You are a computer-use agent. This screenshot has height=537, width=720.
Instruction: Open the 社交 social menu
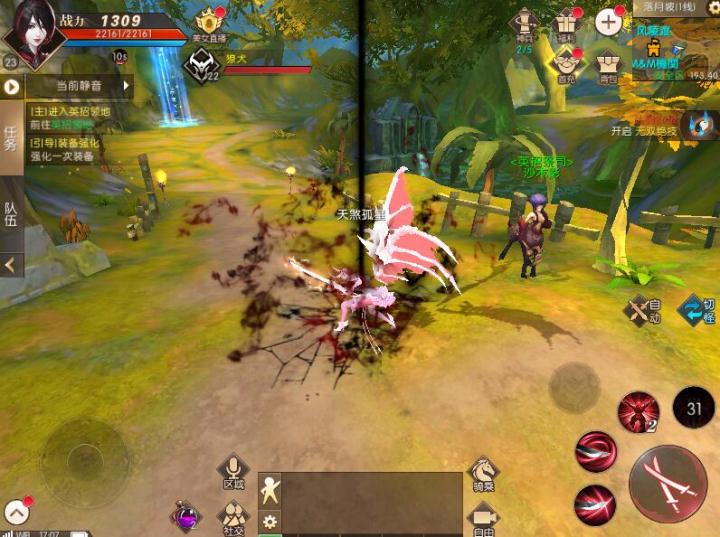[233, 516]
